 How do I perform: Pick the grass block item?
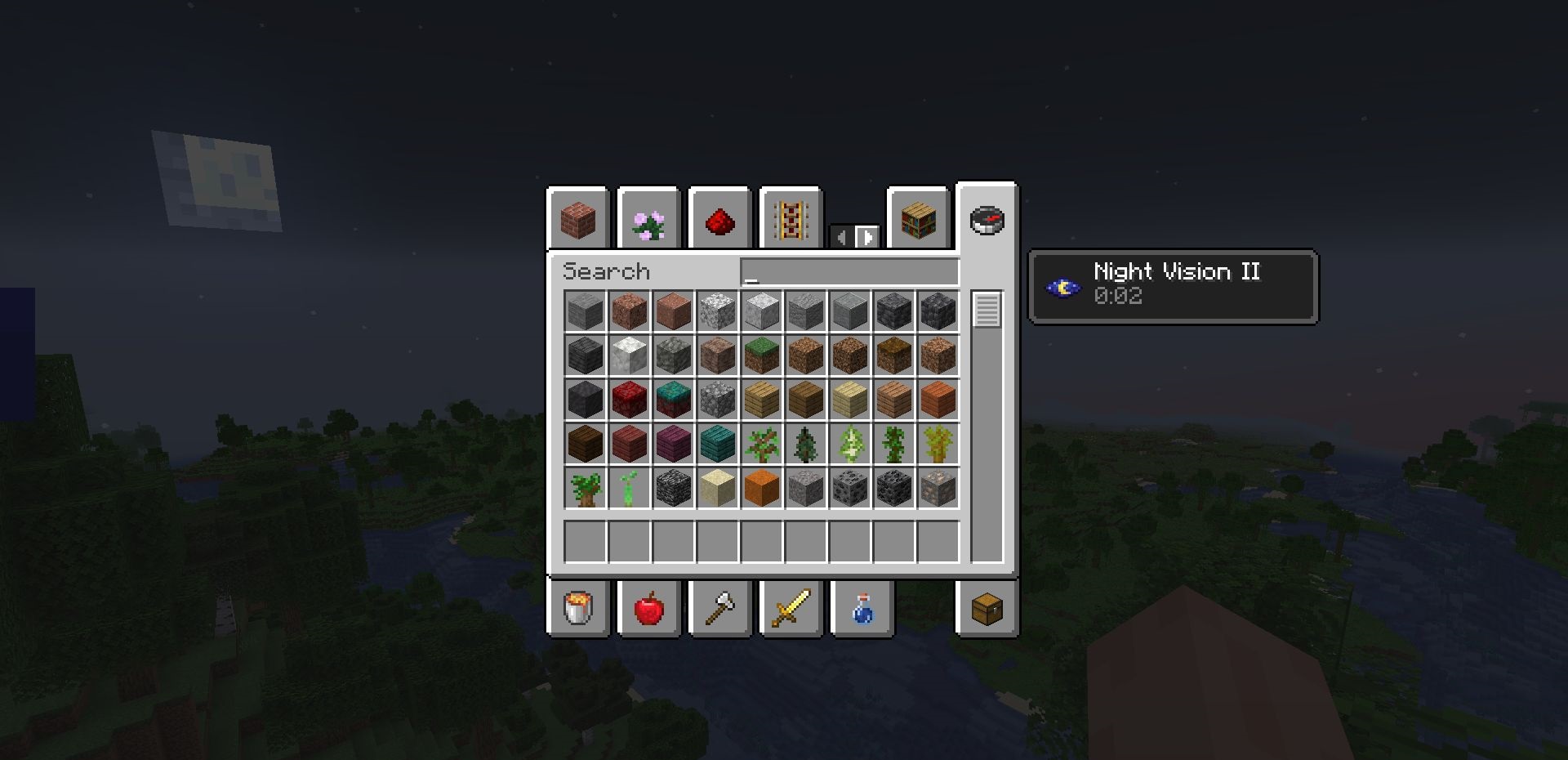coord(762,355)
